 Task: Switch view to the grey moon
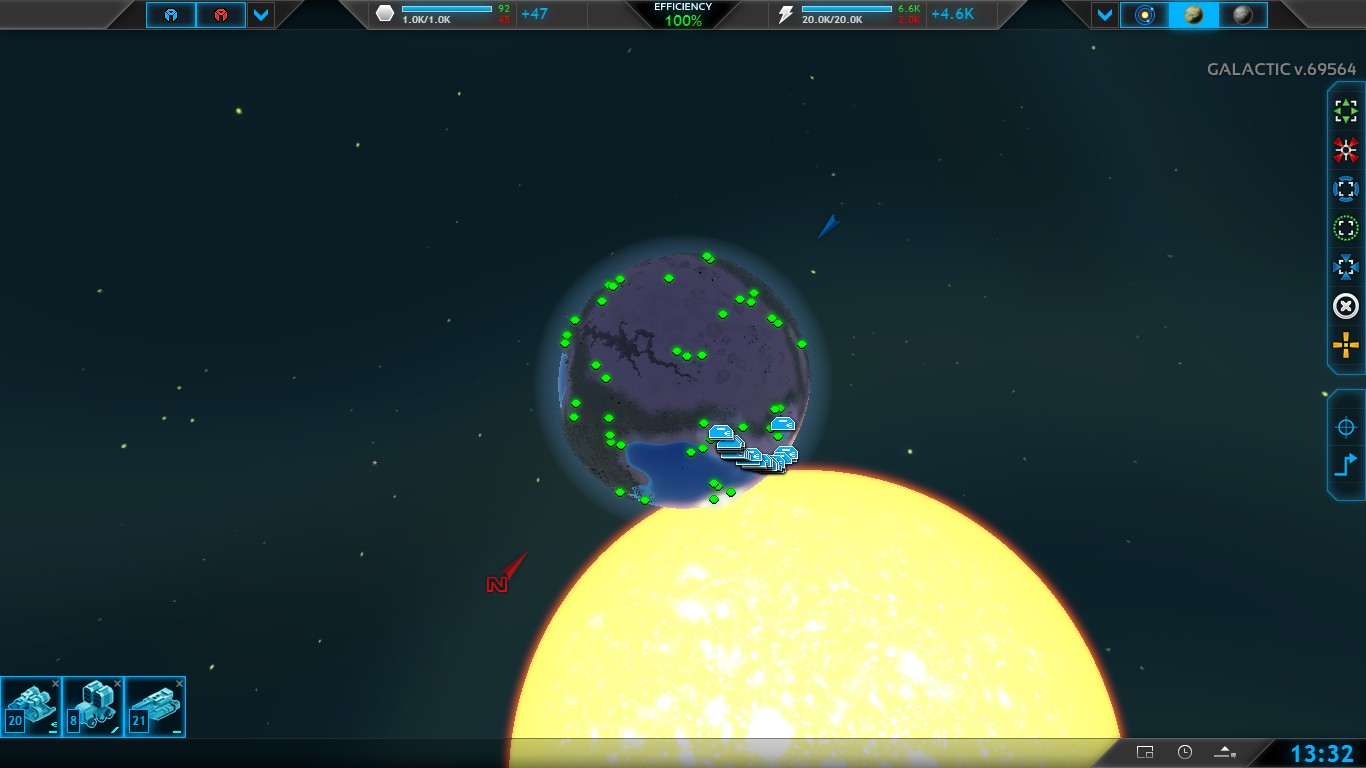tap(1242, 15)
